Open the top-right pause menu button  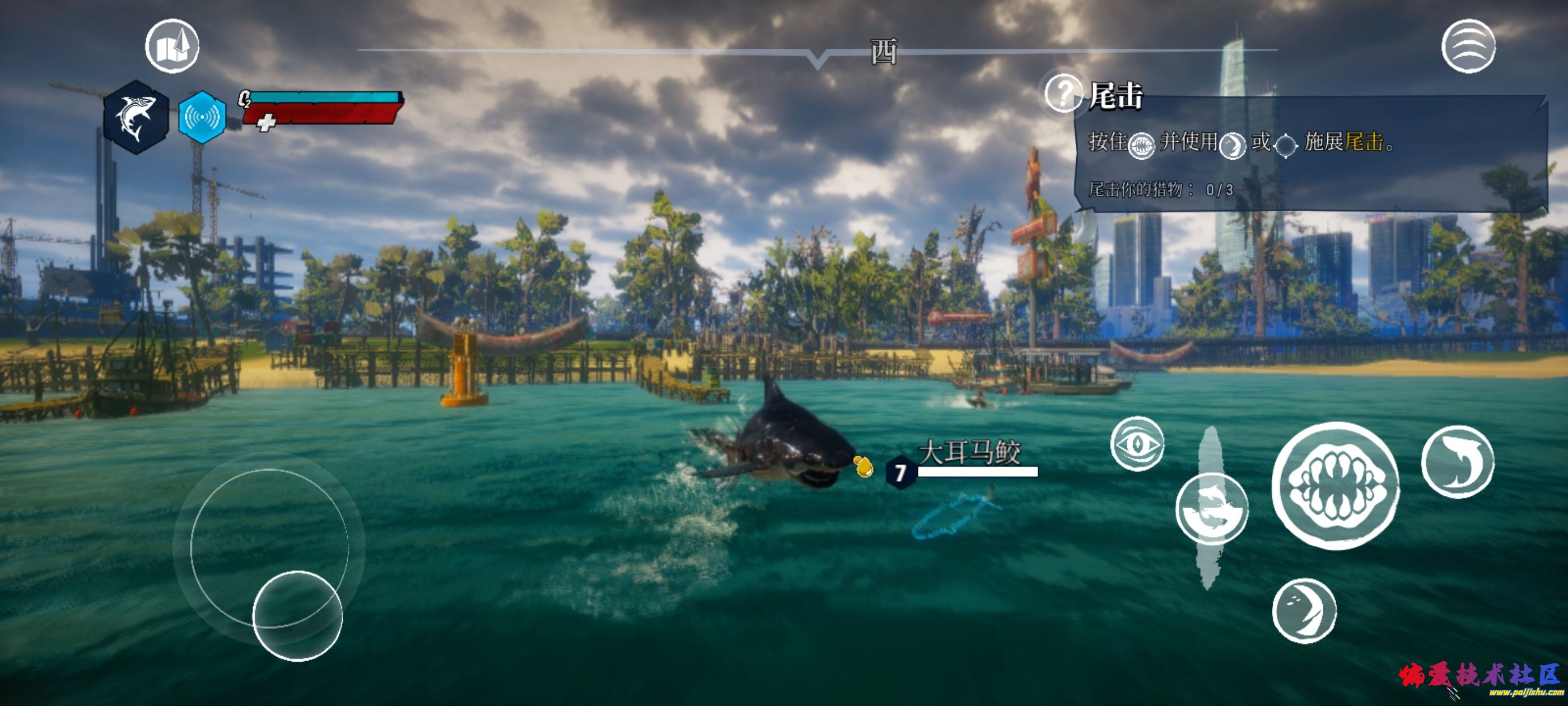(1468, 47)
